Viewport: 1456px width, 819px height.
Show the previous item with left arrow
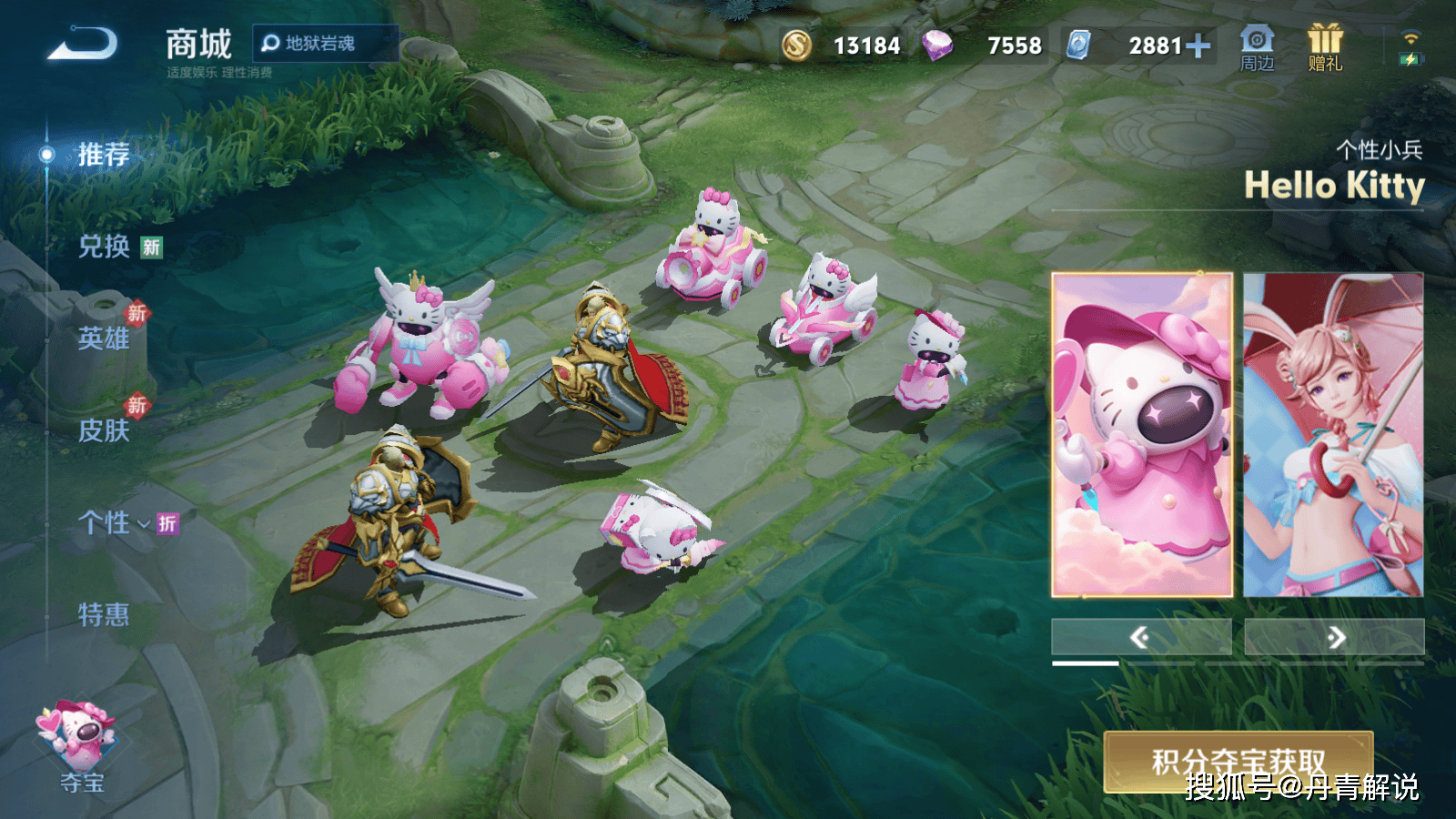tap(1141, 637)
